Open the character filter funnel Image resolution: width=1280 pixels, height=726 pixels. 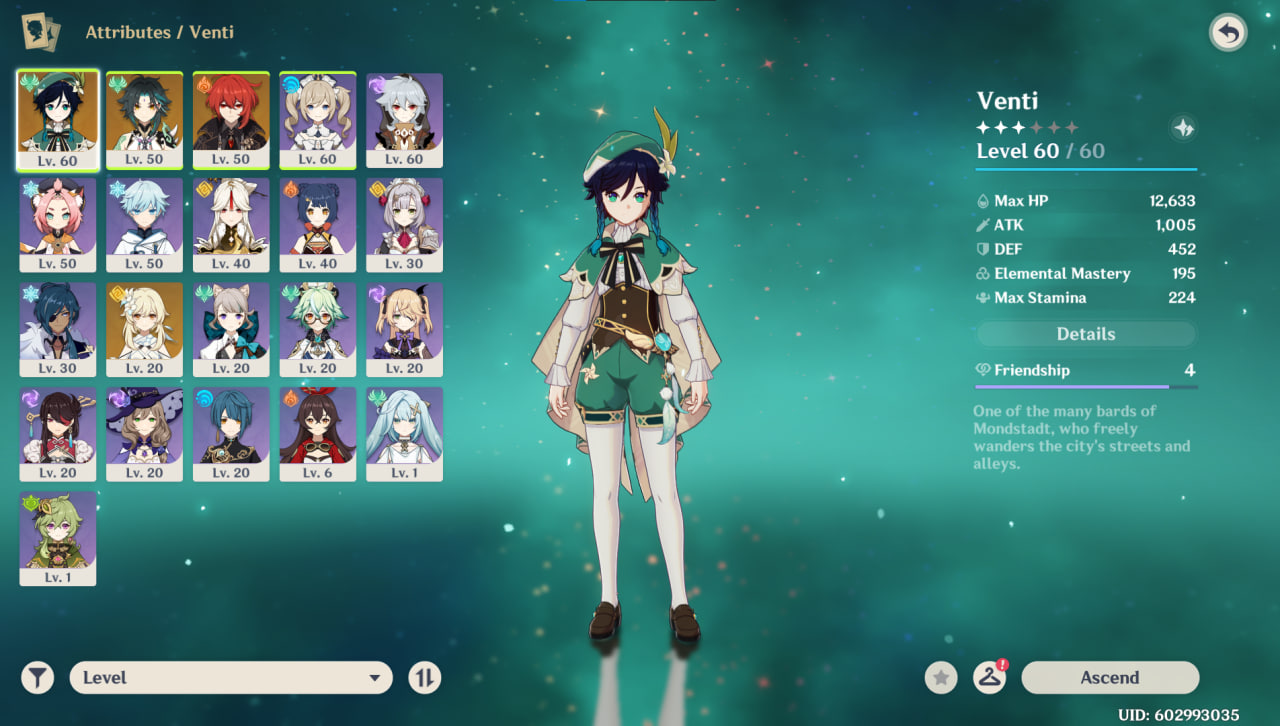(37, 677)
